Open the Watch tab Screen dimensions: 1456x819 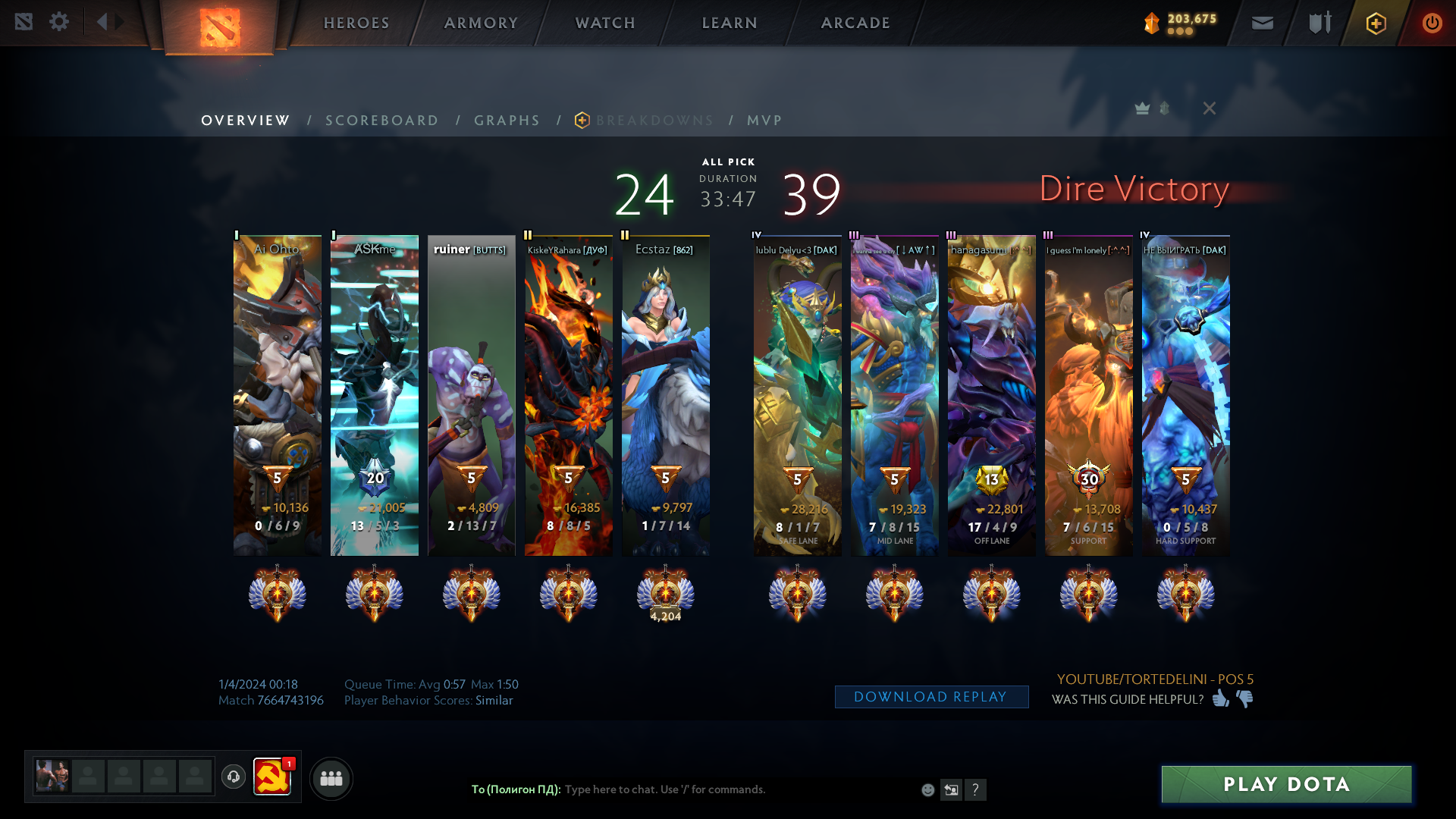605,23
